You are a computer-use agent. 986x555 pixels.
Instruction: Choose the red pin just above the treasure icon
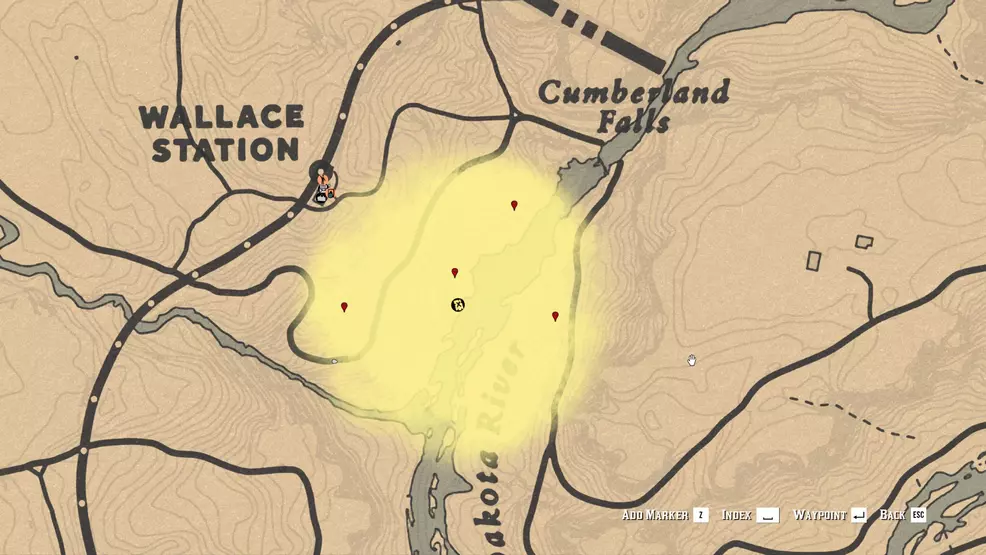pyautogui.click(x=455, y=273)
